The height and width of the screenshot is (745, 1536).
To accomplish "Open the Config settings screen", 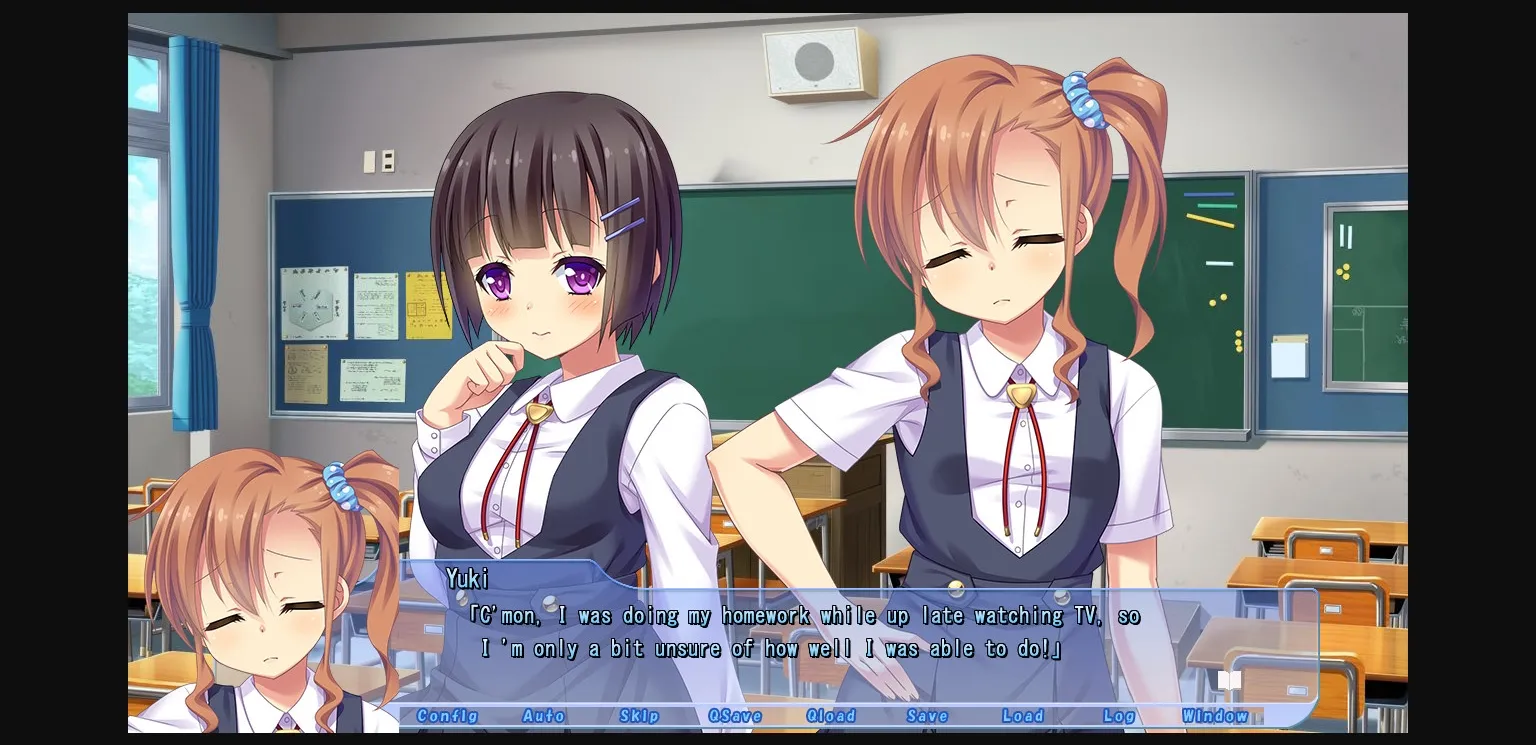I will point(449,716).
